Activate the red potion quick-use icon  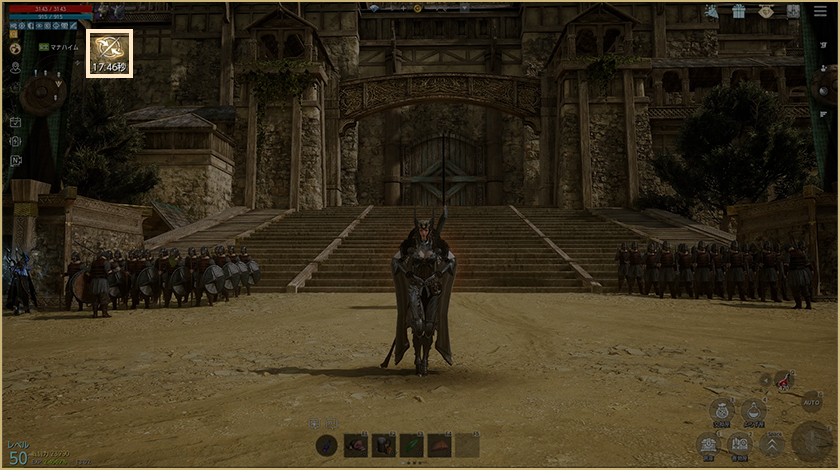point(783,380)
